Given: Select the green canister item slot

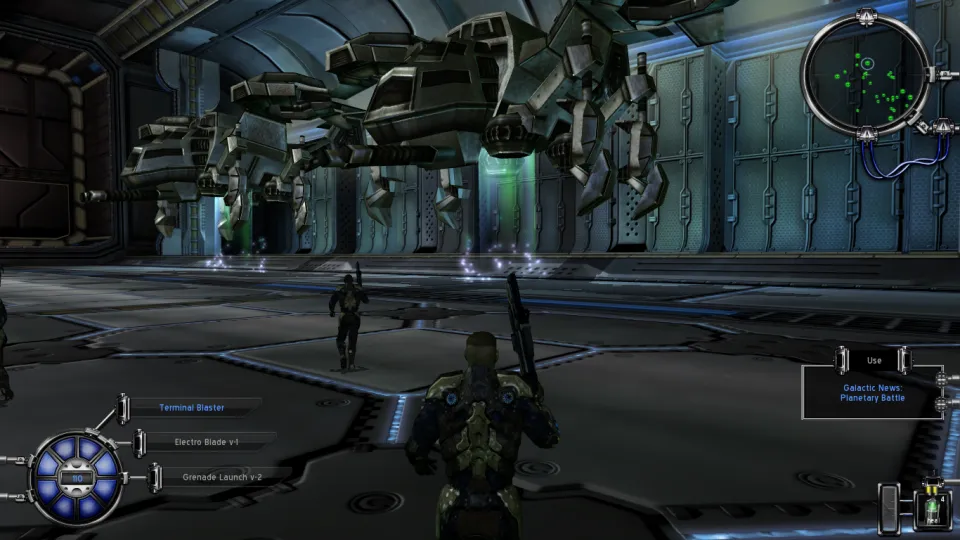Looking at the screenshot, I should coord(927,508).
